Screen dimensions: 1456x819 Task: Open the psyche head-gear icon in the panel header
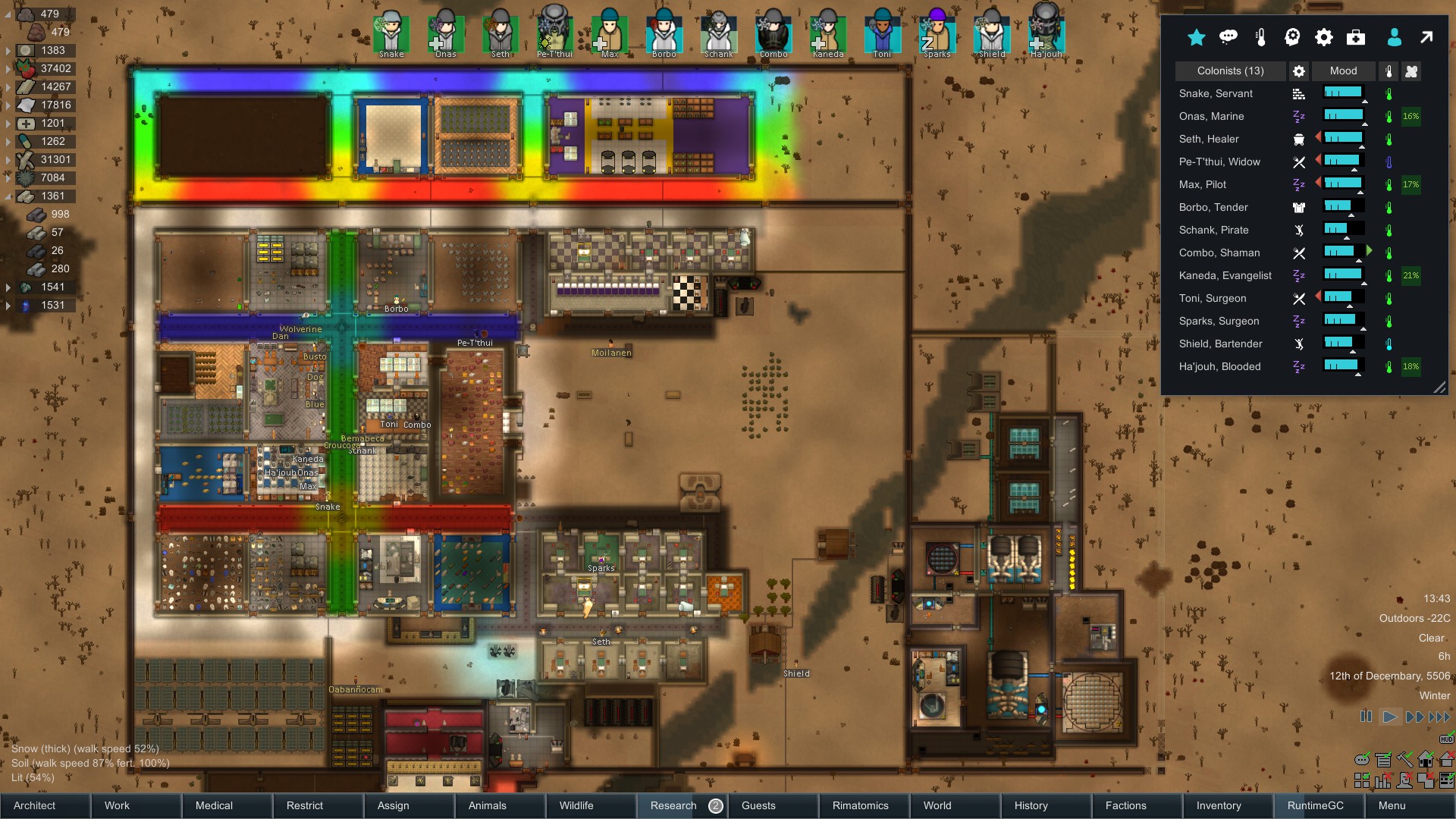[1293, 37]
